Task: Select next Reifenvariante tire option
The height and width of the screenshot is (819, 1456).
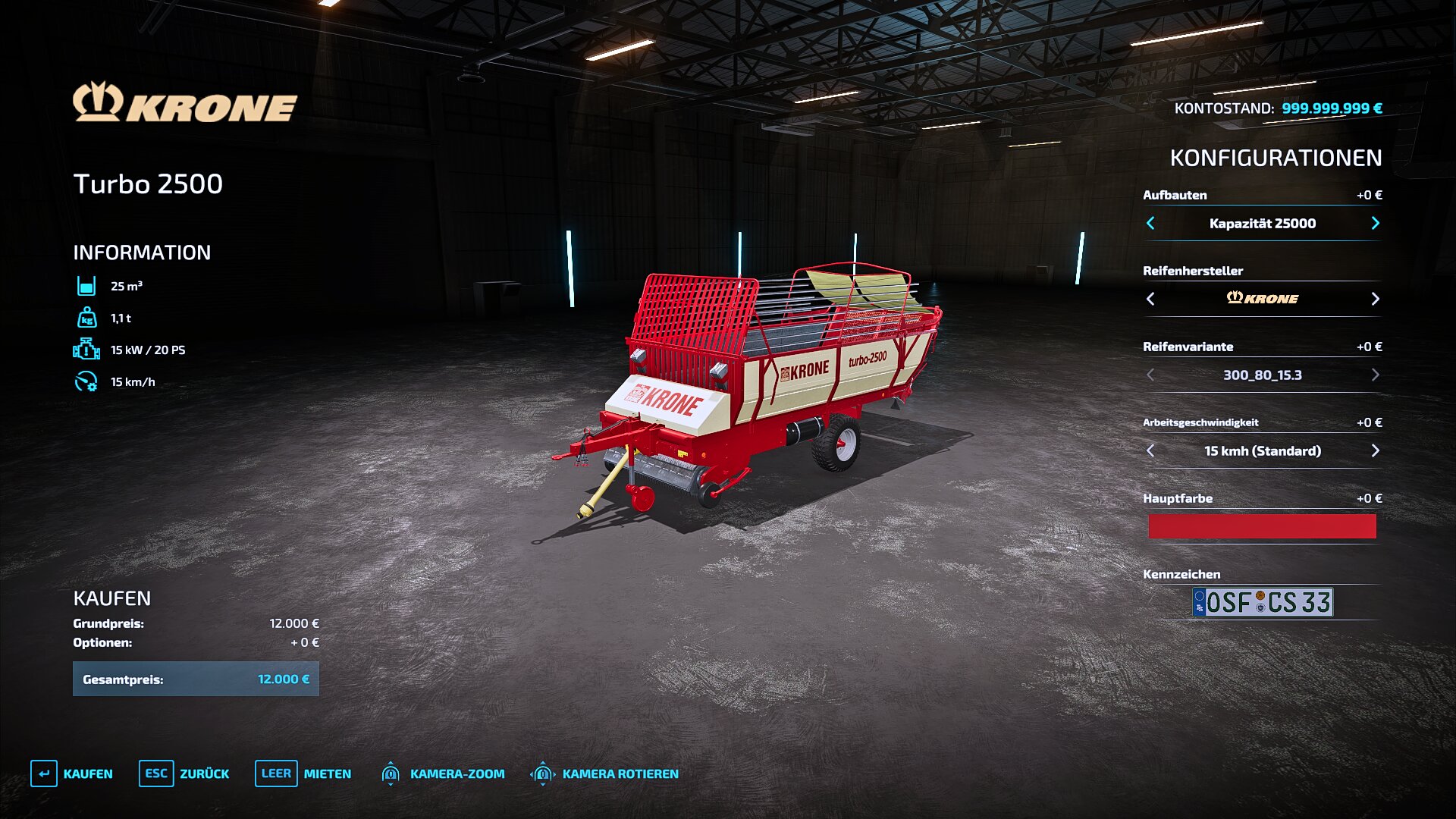Action: (1375, 375)
